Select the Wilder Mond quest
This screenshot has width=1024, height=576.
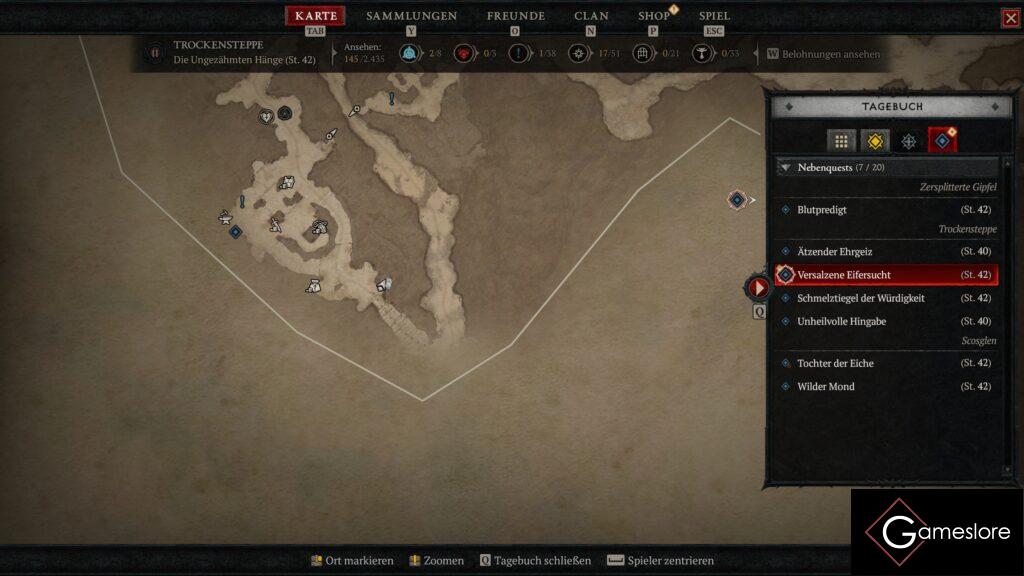(x=825, y=387)
